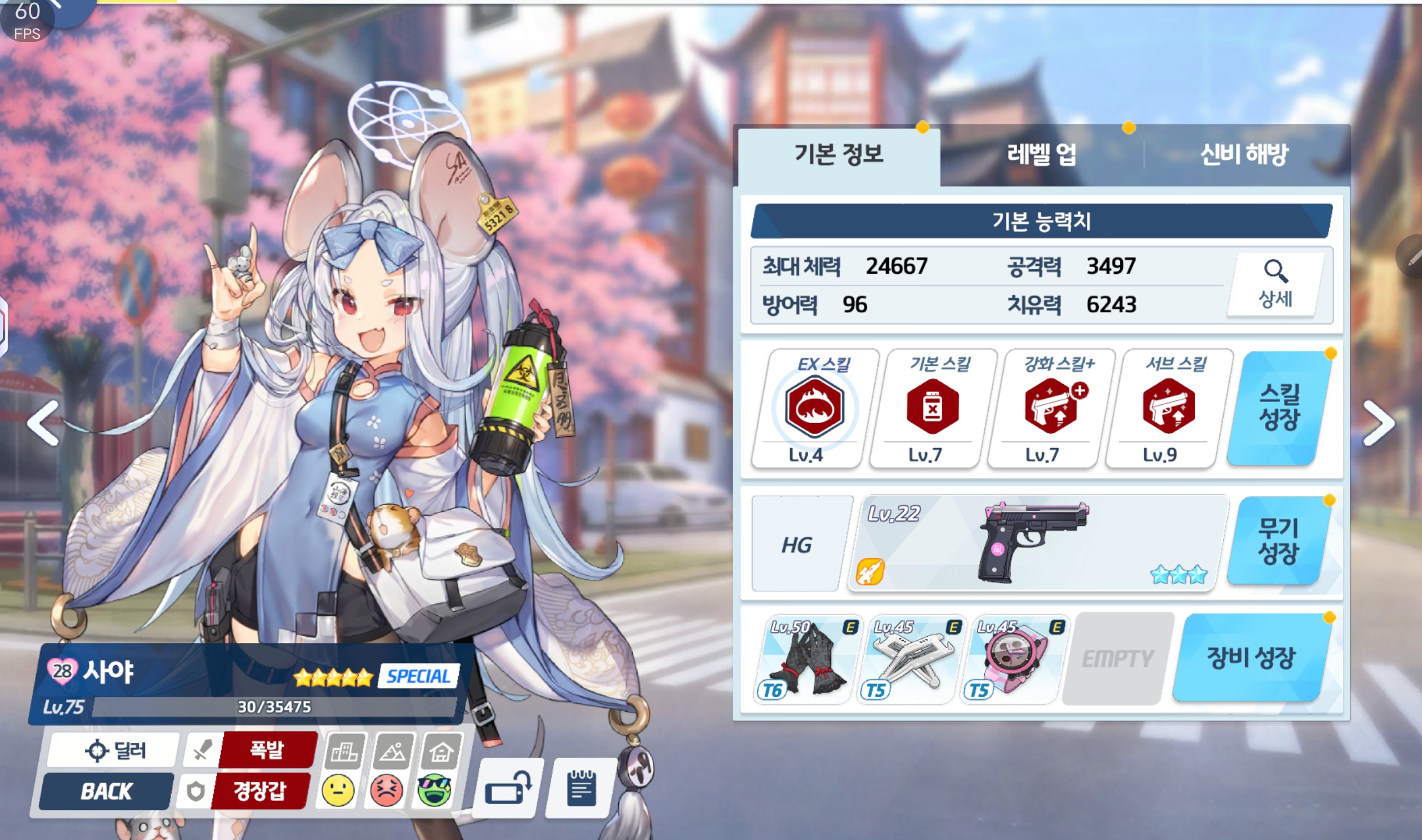This screenshot has width=1422, height=840.
Task: Open the 신비 해방 tab
Action: (1244, 154)
